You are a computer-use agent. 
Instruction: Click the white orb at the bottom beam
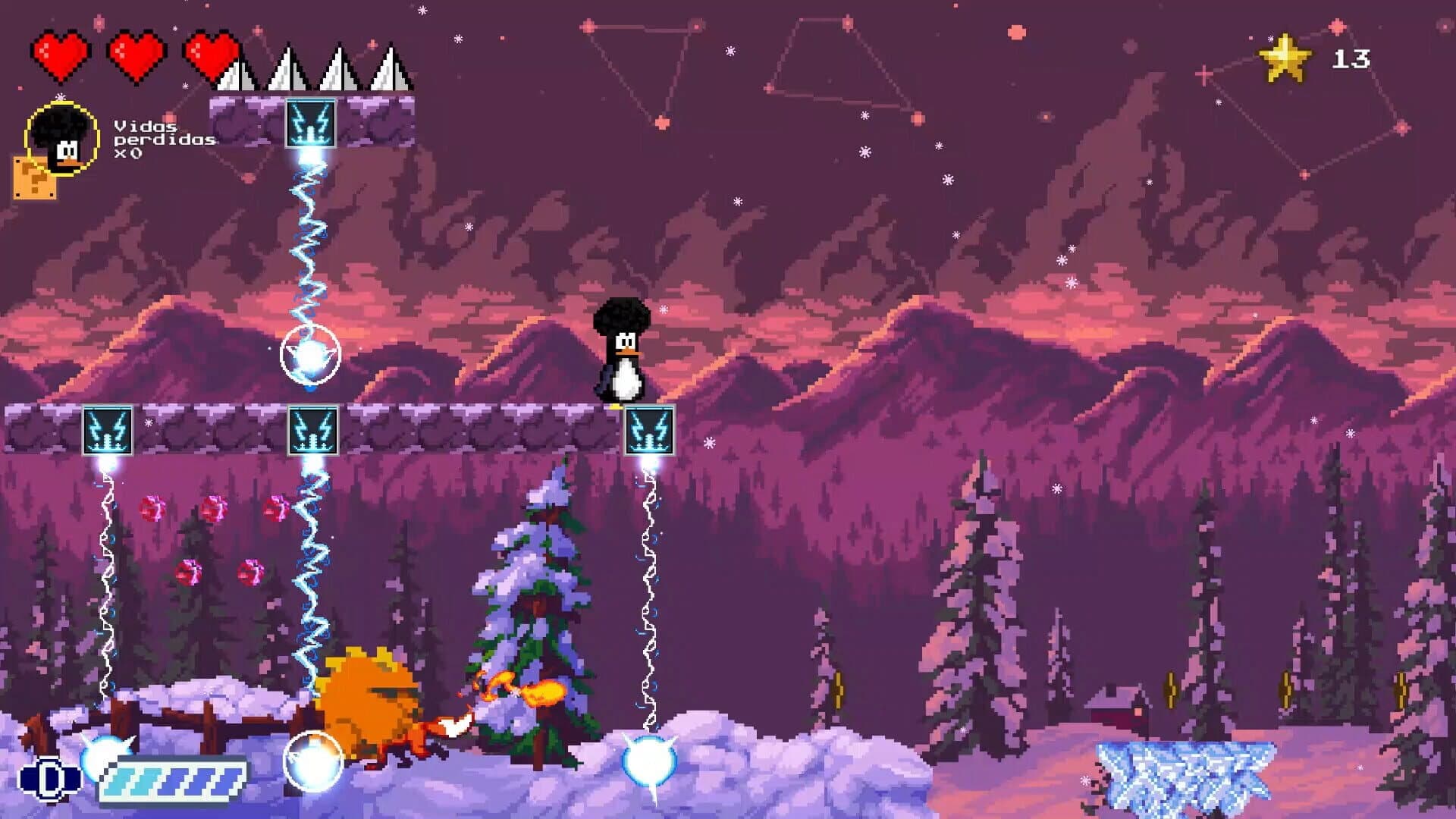(x=648, y=758)
